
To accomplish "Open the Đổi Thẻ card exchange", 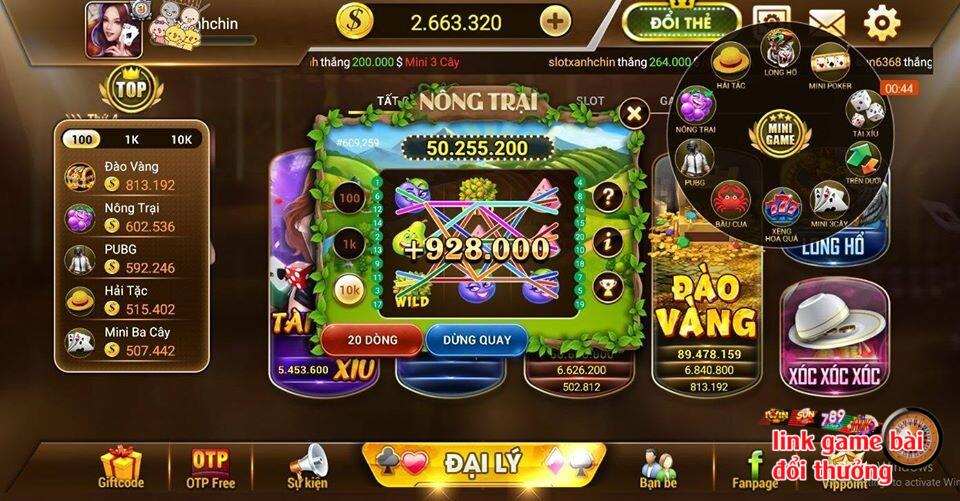I will (680, 21).
